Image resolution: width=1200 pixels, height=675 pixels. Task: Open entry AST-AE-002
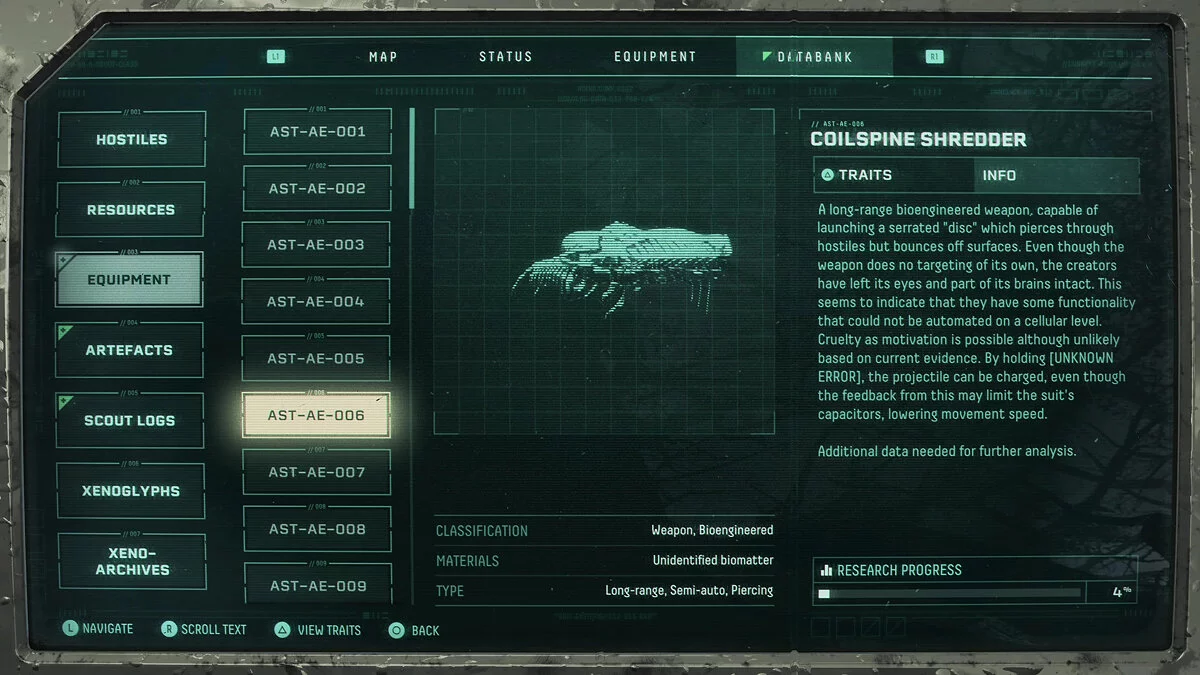[x=316, y=188]
